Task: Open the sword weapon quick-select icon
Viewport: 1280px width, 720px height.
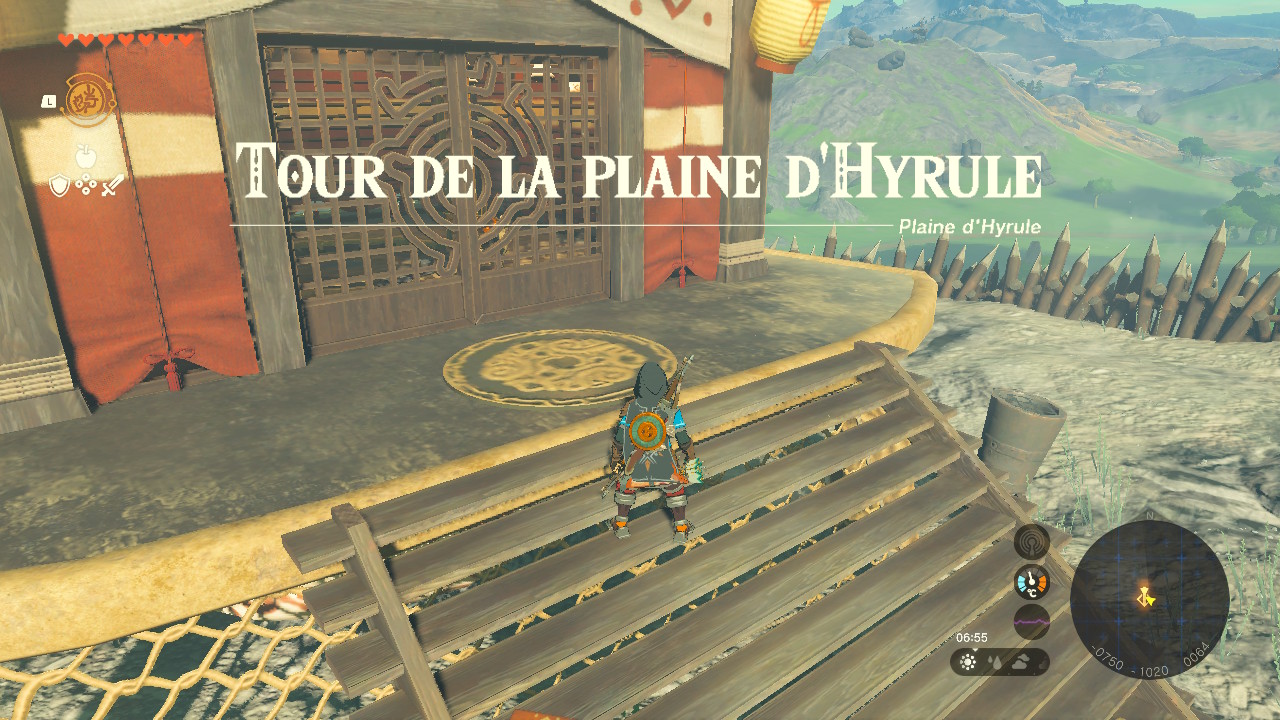Action: coord(111,186)
